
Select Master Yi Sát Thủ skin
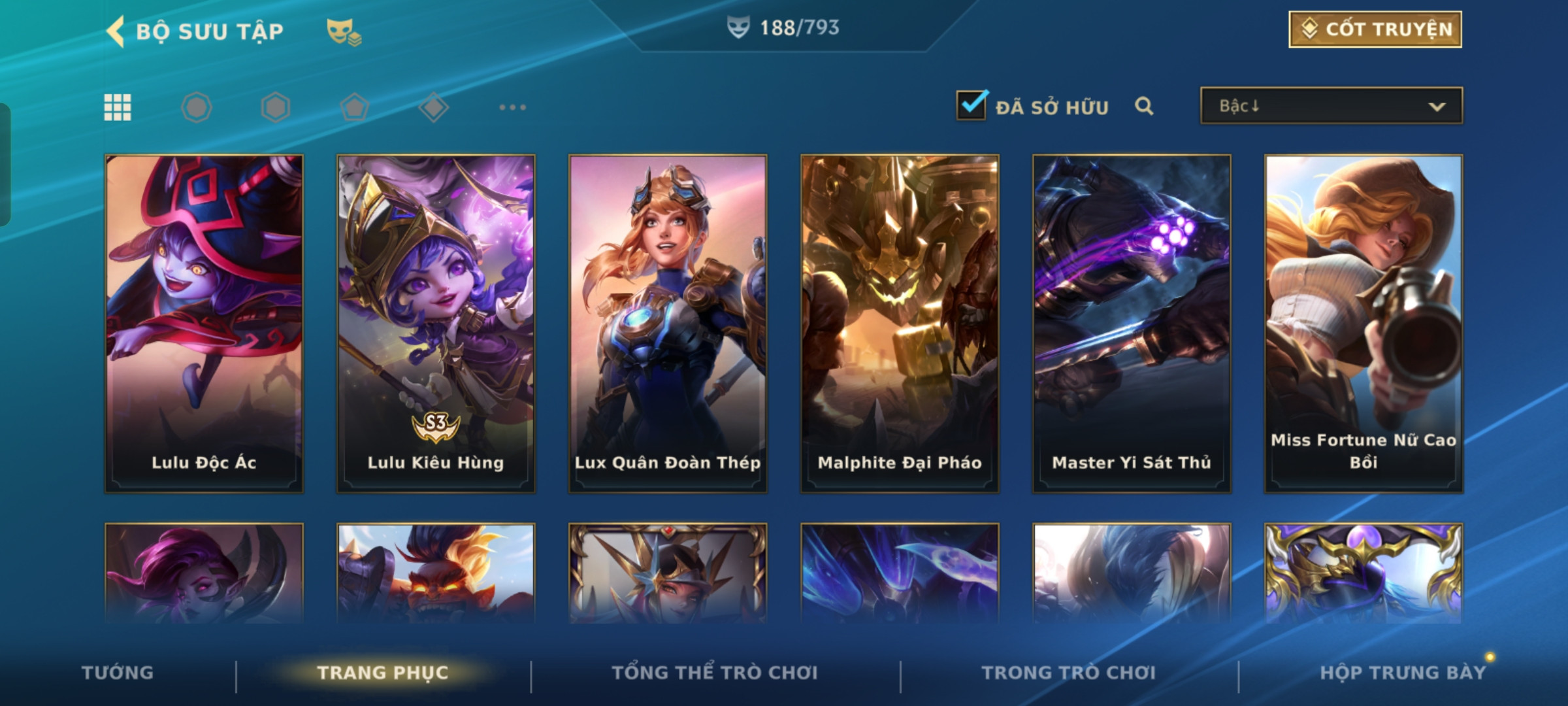pos(1132,323)
